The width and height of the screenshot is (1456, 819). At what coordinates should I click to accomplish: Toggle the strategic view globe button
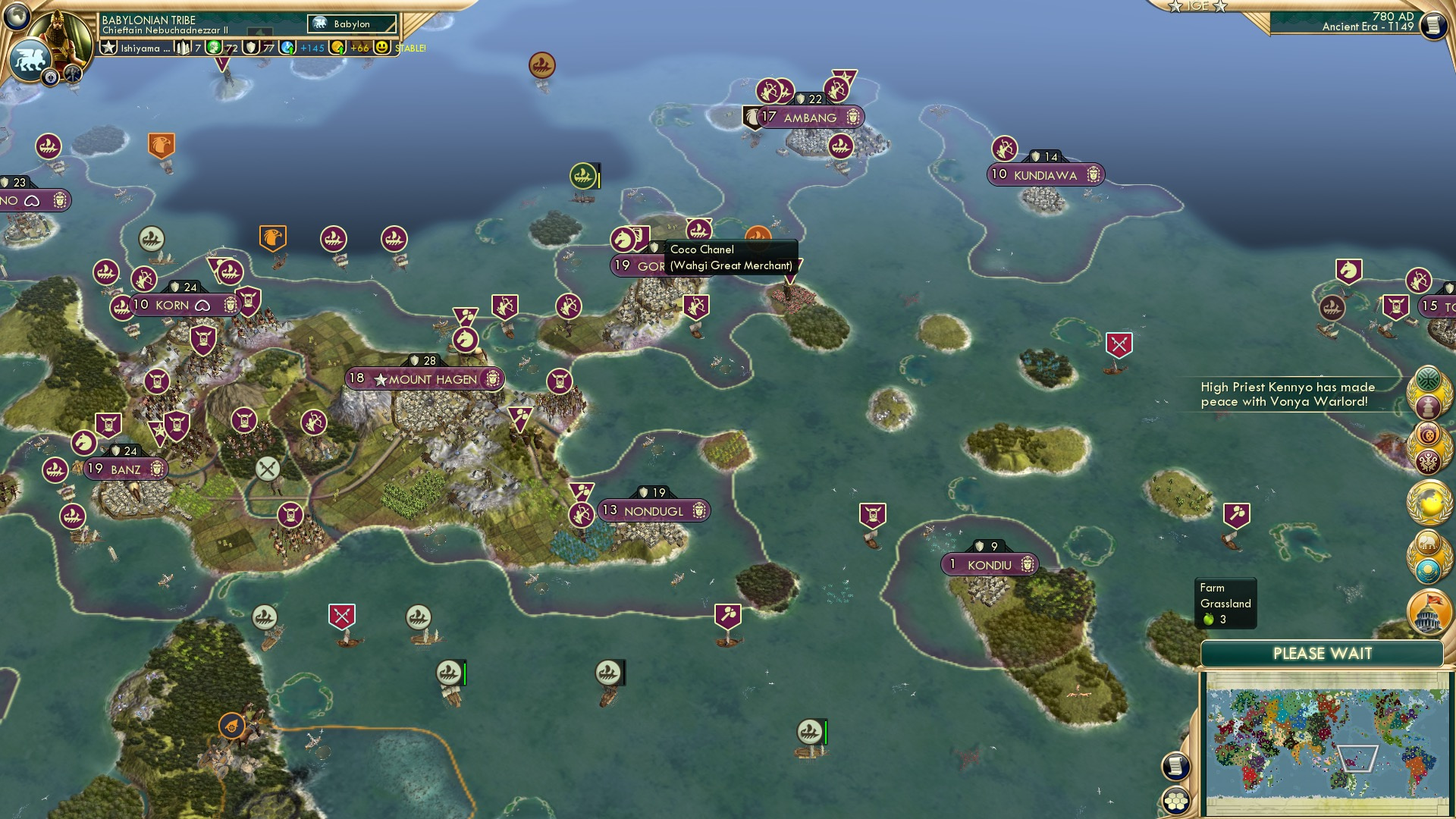point(17,17)
